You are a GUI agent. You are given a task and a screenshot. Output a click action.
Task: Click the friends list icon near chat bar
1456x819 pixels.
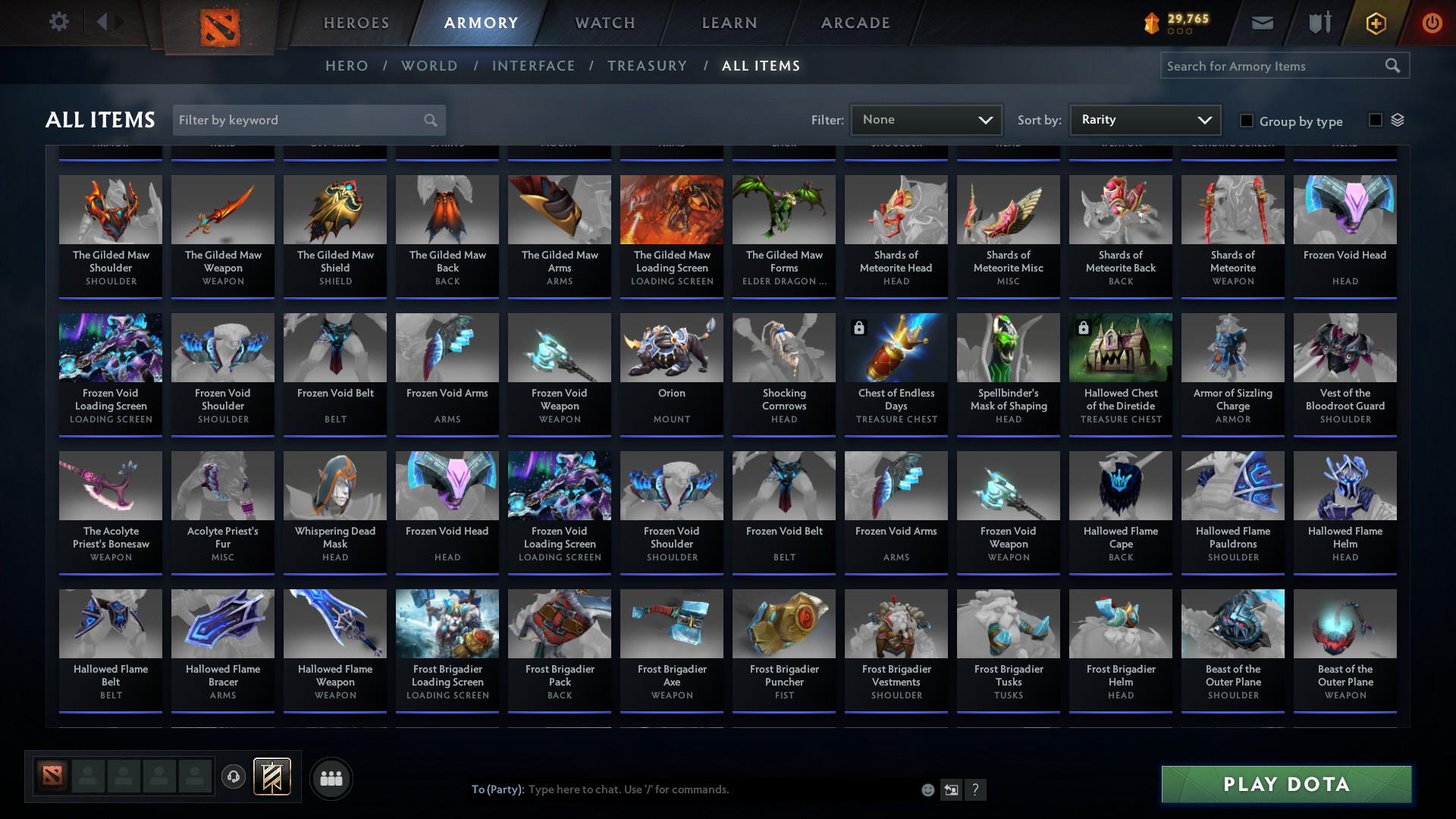[x=331, y=777]
